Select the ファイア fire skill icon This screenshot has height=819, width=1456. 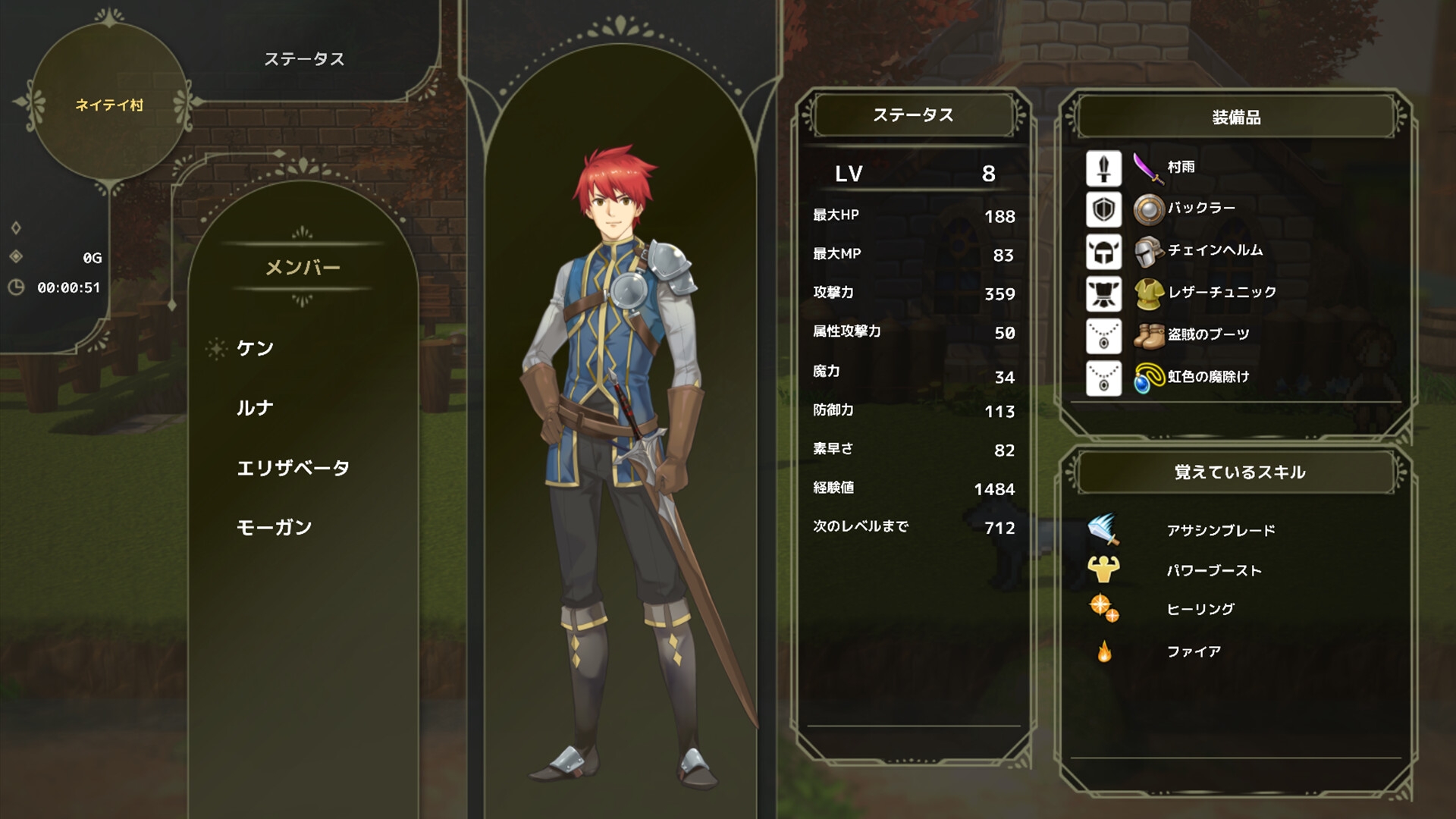click(x=1103, y=649)
